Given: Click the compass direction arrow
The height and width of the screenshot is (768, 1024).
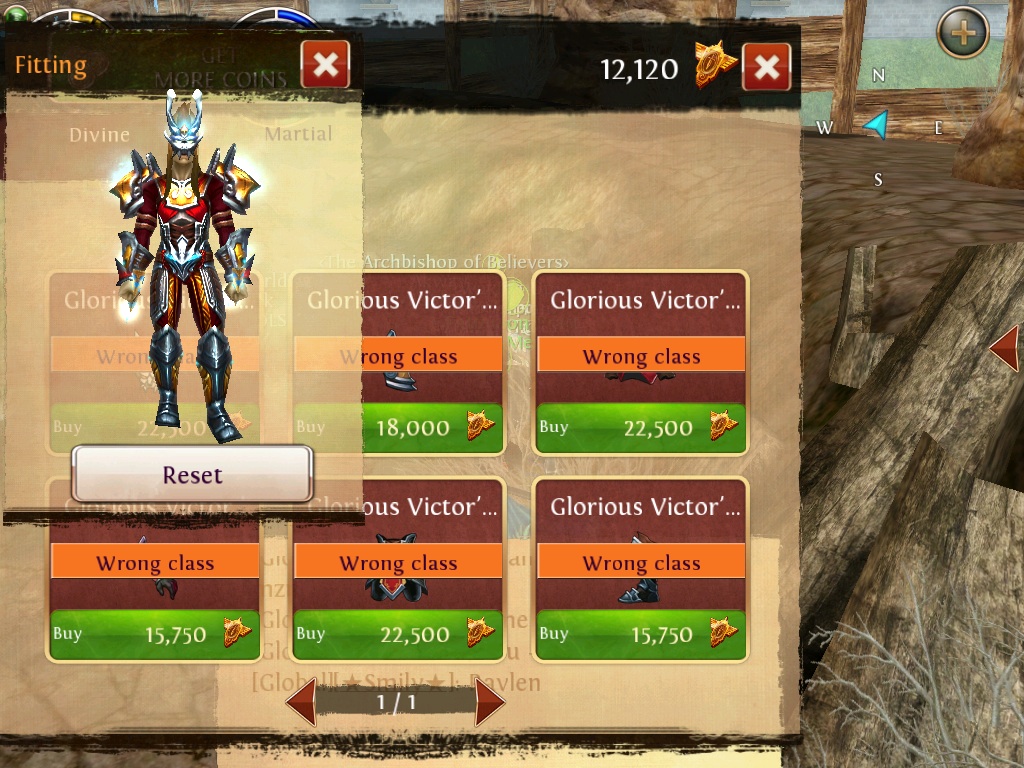Looking at the screenshot, I should point(877,125).
